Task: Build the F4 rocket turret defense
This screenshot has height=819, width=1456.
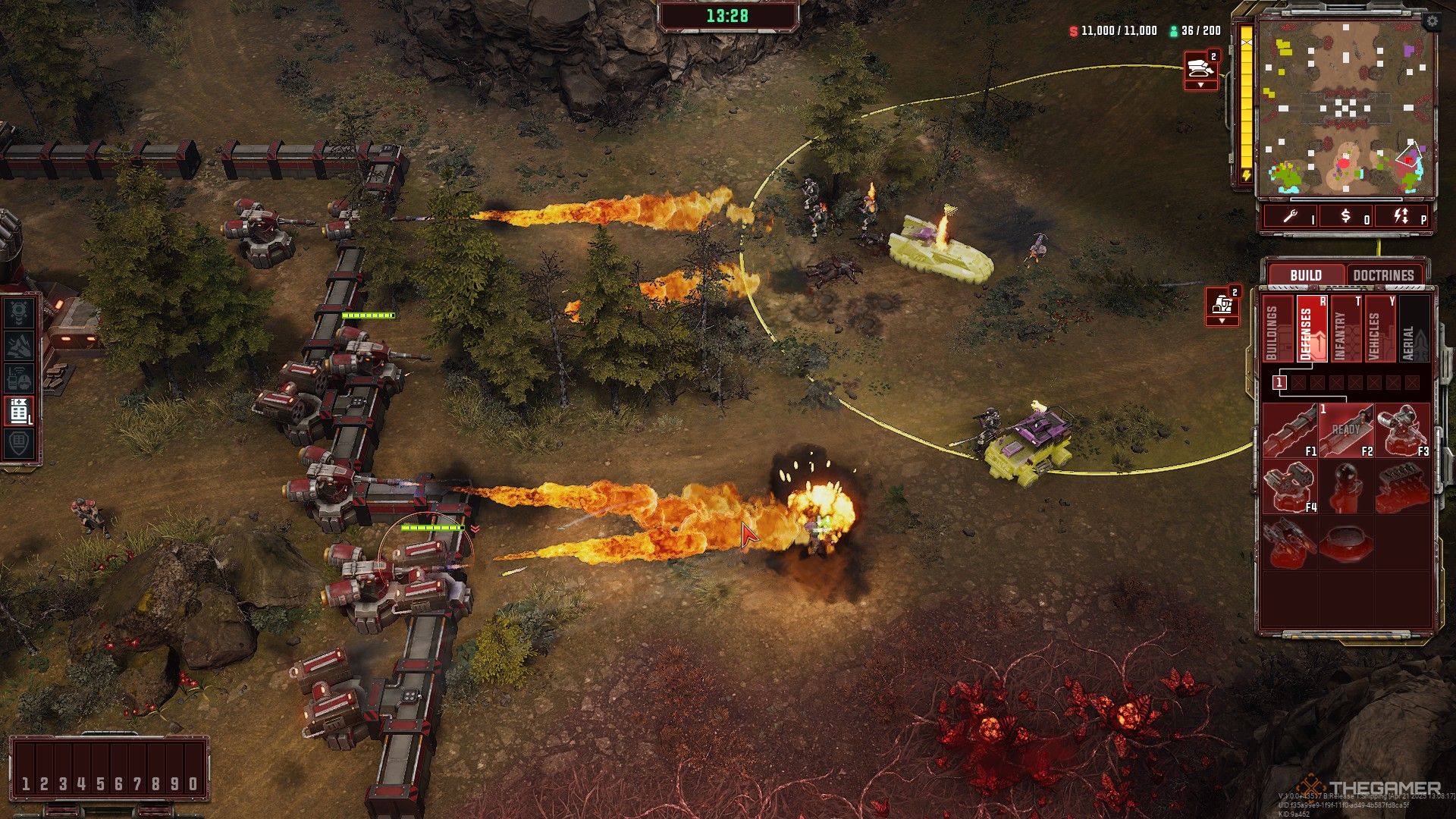Action: pos(1289,487)
